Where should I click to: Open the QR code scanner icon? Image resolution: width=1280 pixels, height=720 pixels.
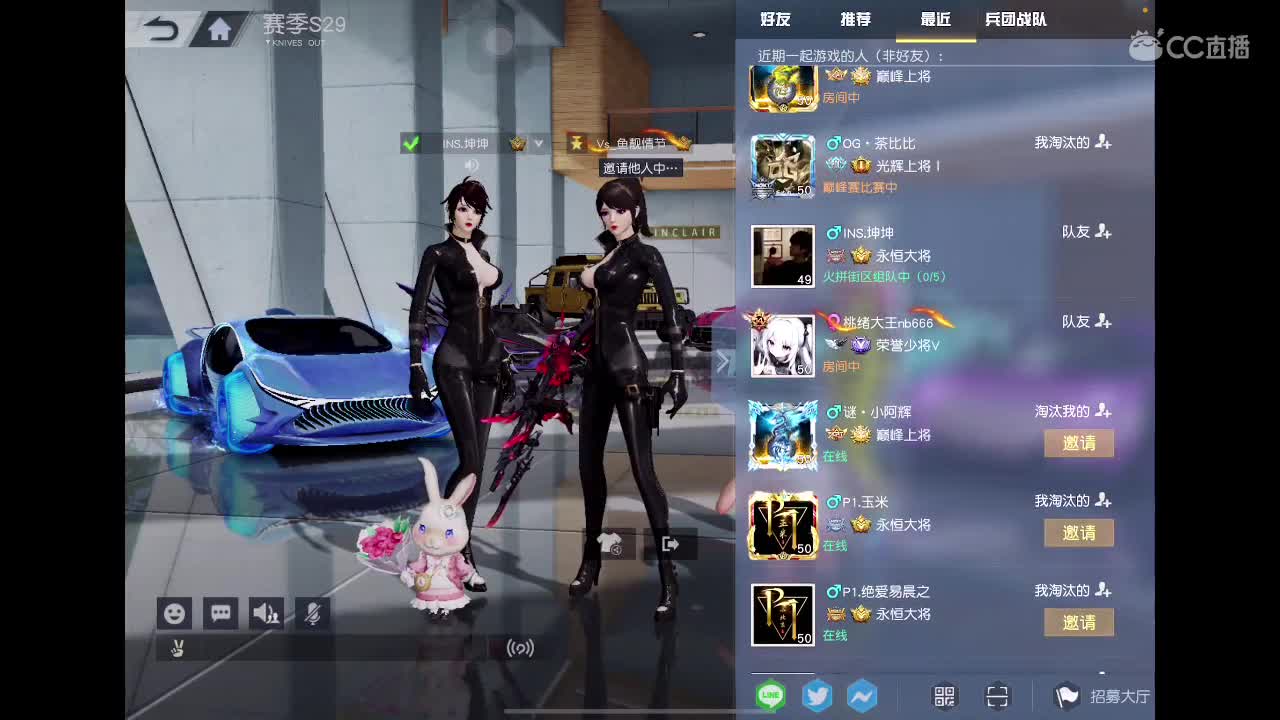997,695
